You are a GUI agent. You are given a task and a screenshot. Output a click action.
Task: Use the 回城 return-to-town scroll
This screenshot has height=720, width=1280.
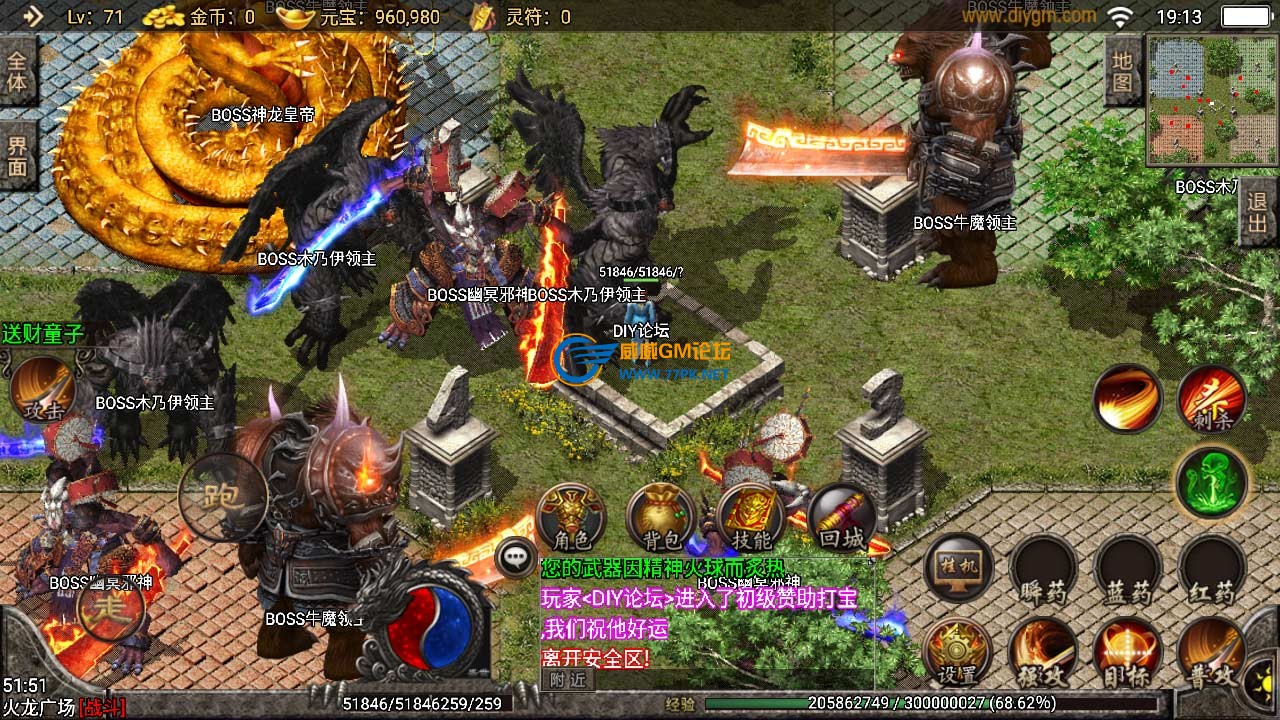pyautogui.click(x=841, y=518)
